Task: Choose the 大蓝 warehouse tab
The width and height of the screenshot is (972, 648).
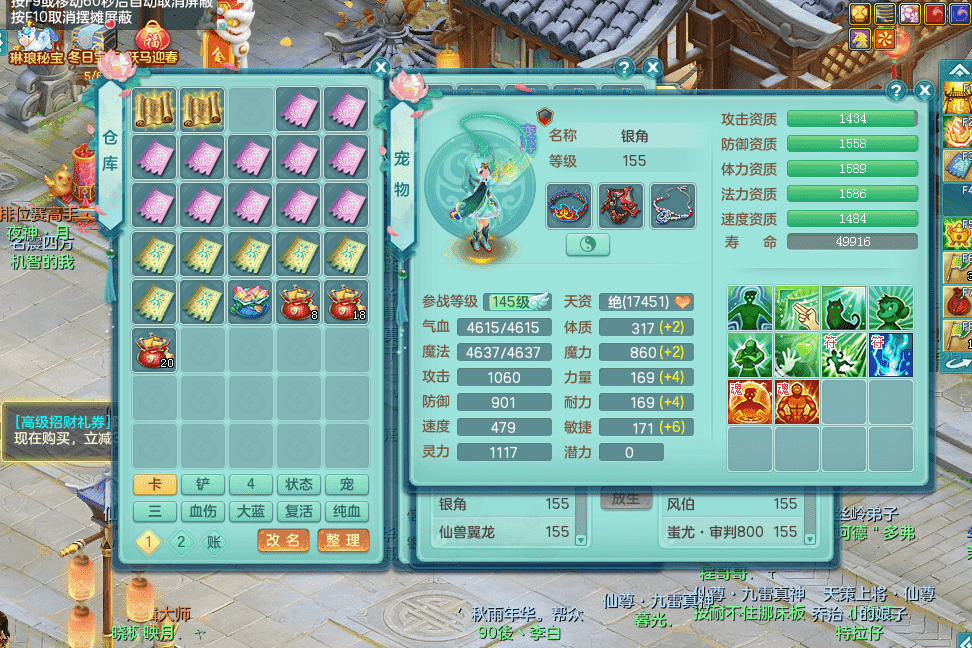Action: coord(251,512)
